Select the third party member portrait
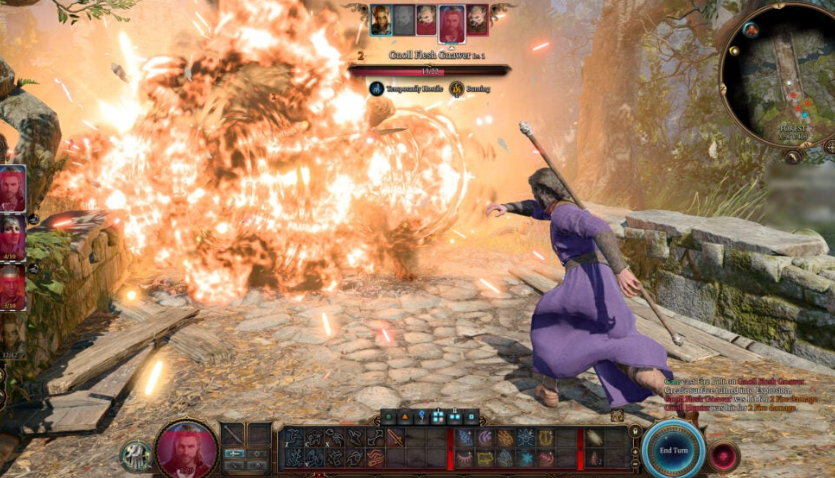 click(x=12, y=288)
